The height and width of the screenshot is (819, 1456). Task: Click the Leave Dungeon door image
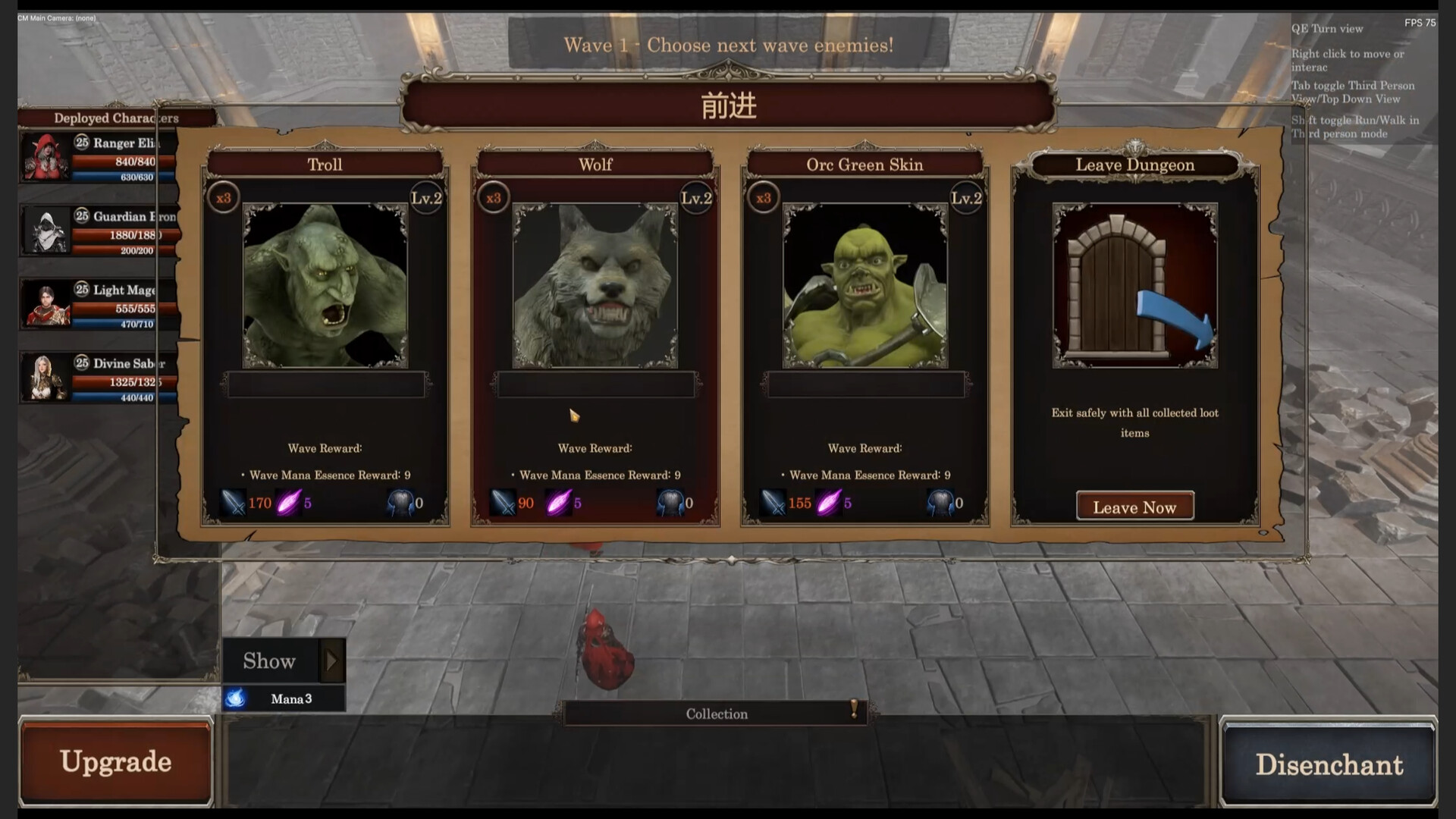pos(1134,286)
